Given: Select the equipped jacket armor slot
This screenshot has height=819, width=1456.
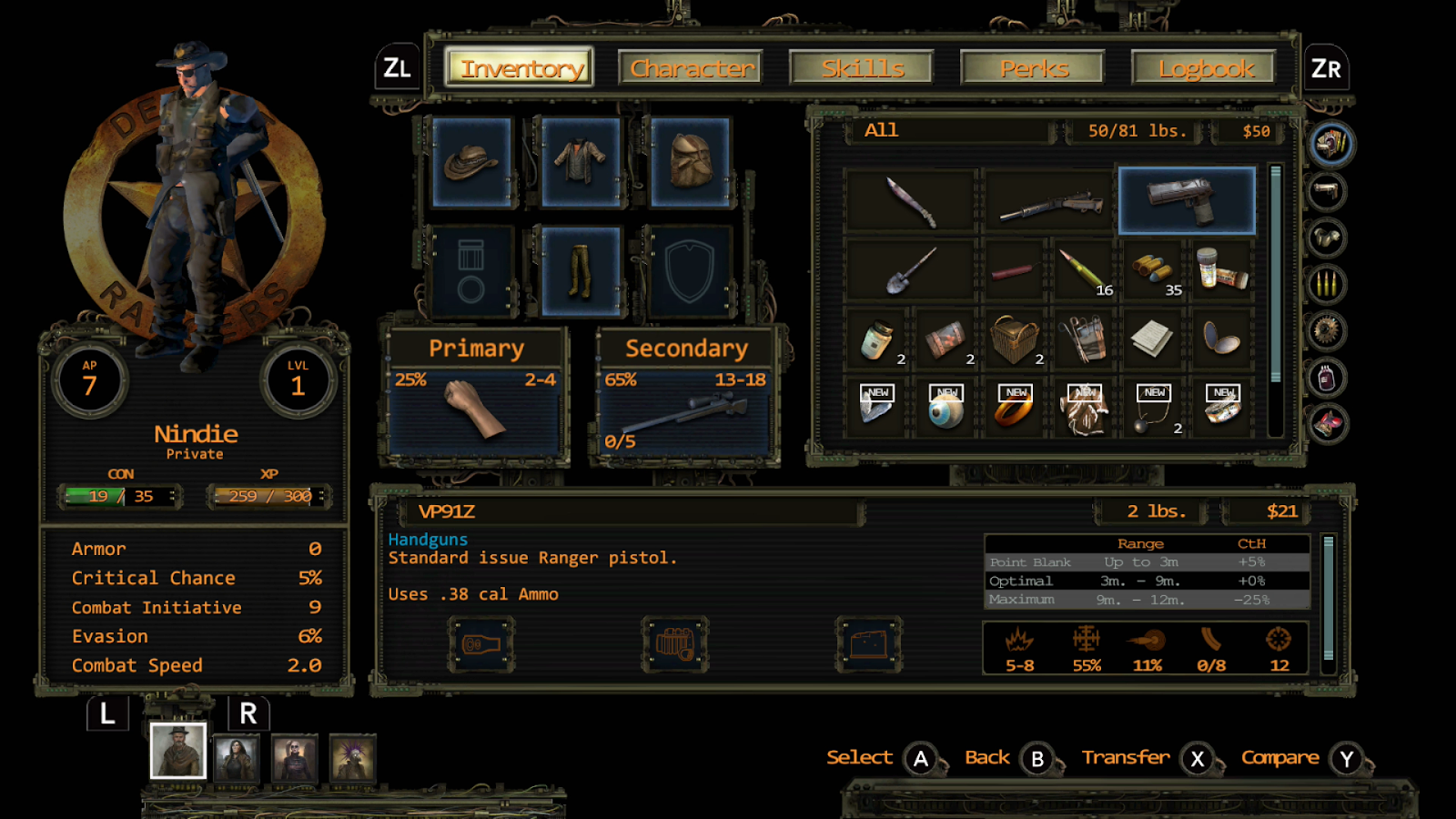Looking at the screenshot, I should coord(581,163).
